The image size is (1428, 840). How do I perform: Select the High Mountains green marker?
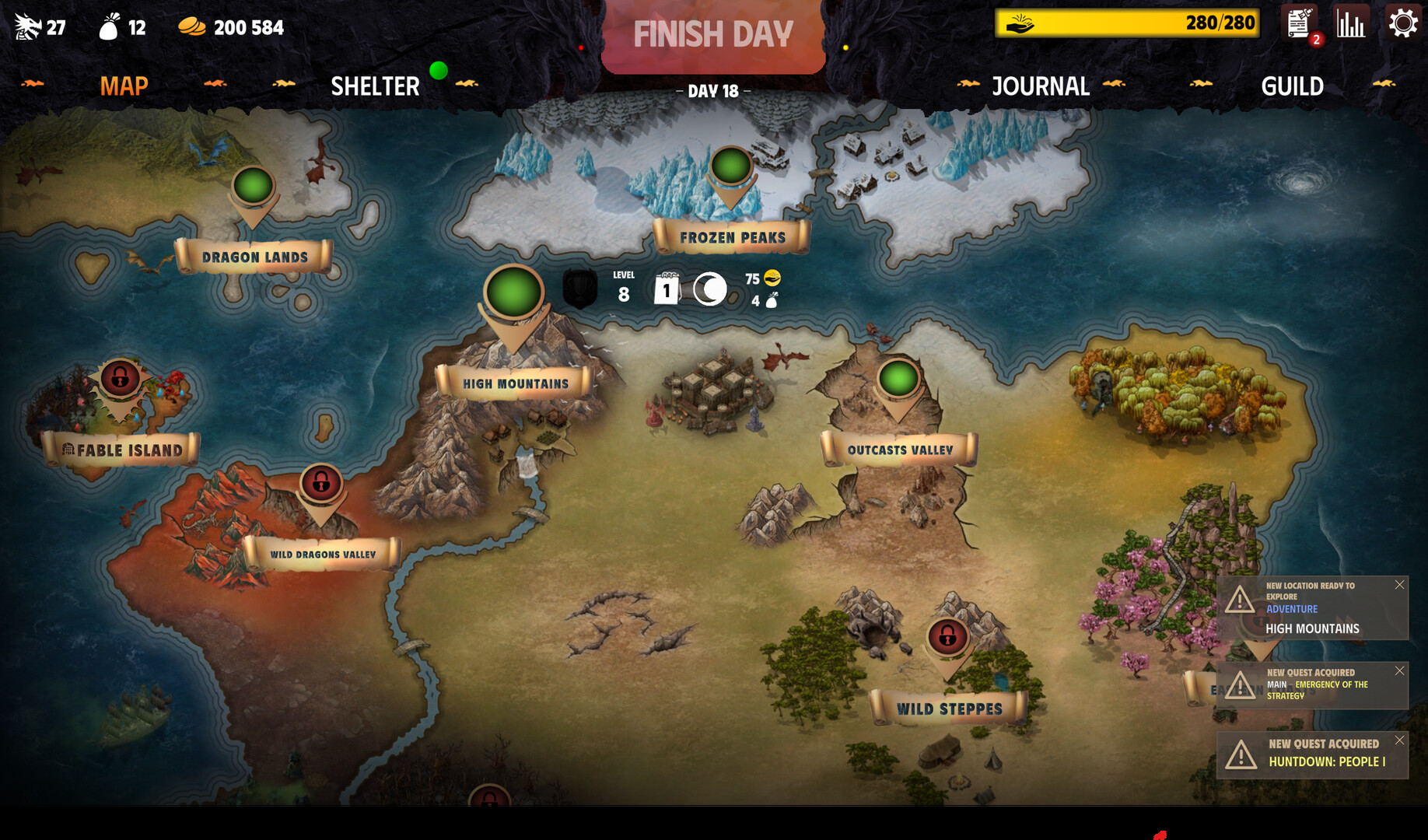pos(513,292)
